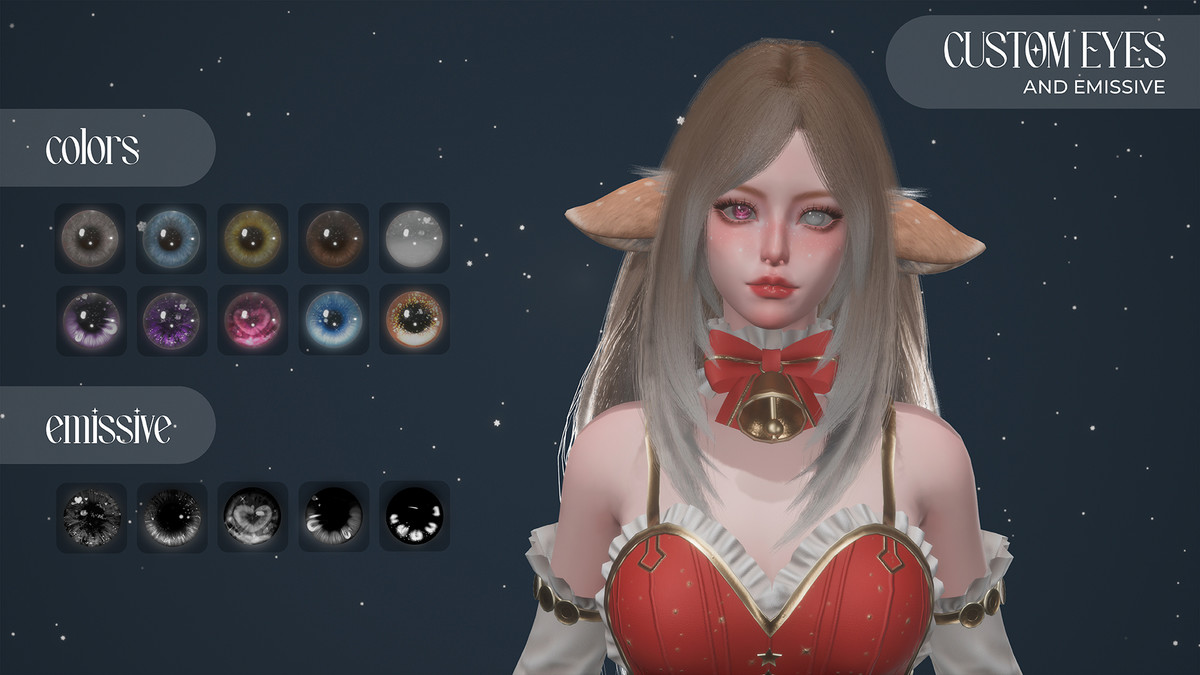This screenshot has height=675, width=1200.
Task: Select the dark brown eye swatch
Action: point(333,238)
